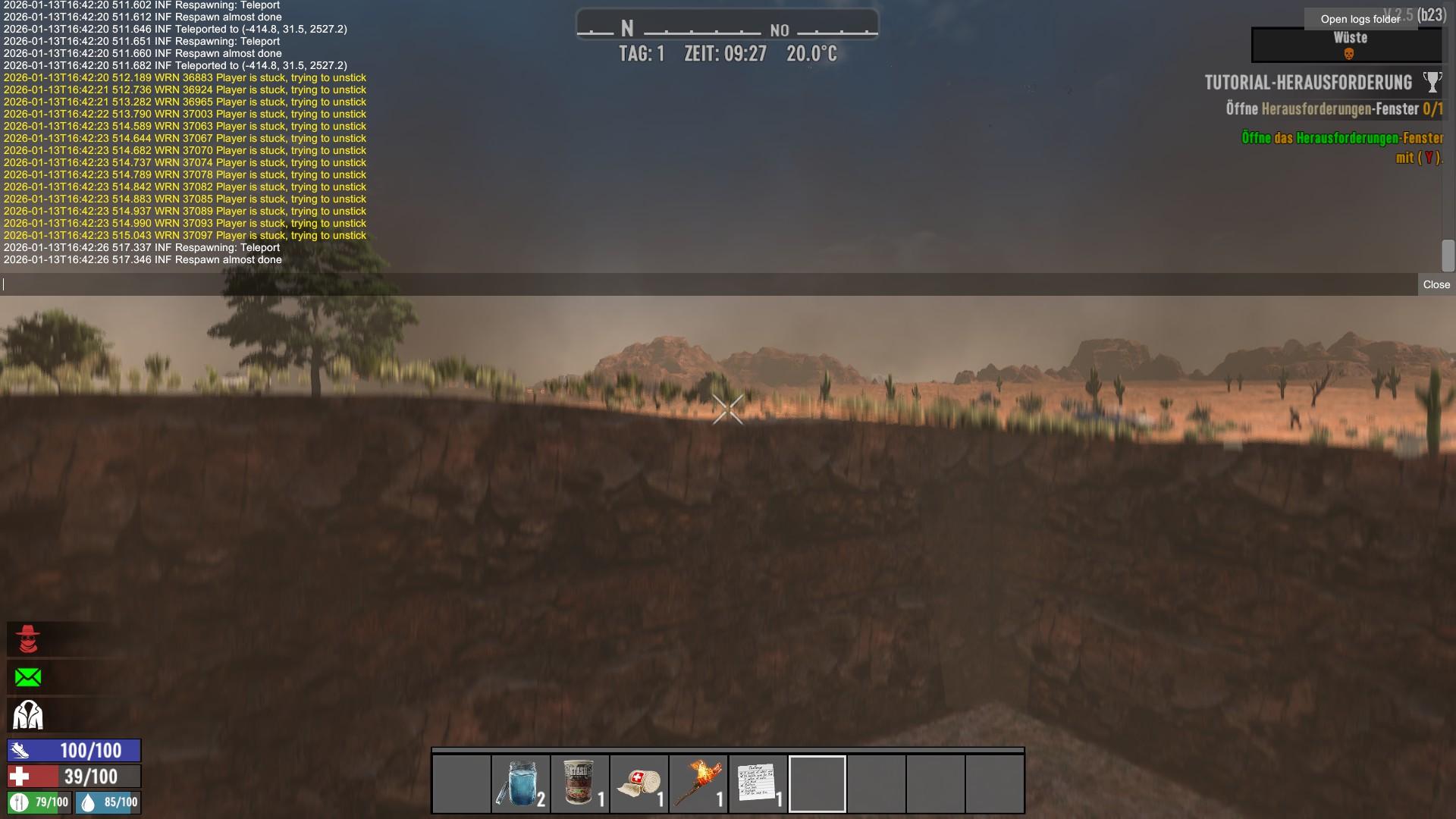Click the challenge trophy icon
Viewport: 1456px width, 819px height.
click(x=1432, y=82)
